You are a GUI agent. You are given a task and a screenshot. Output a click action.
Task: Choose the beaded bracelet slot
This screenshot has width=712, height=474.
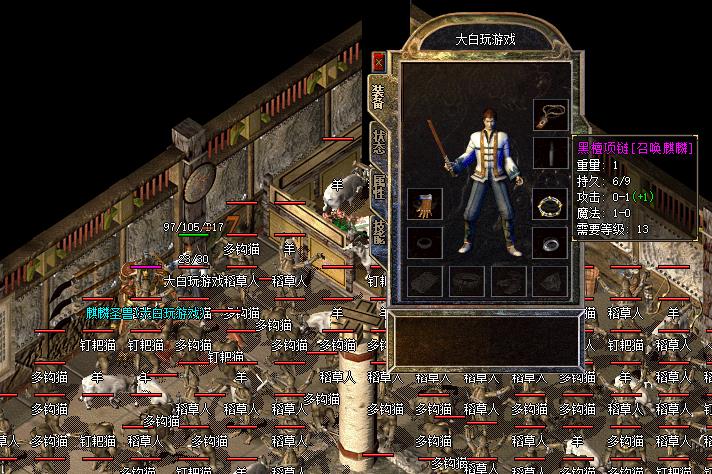coord(549,204)
